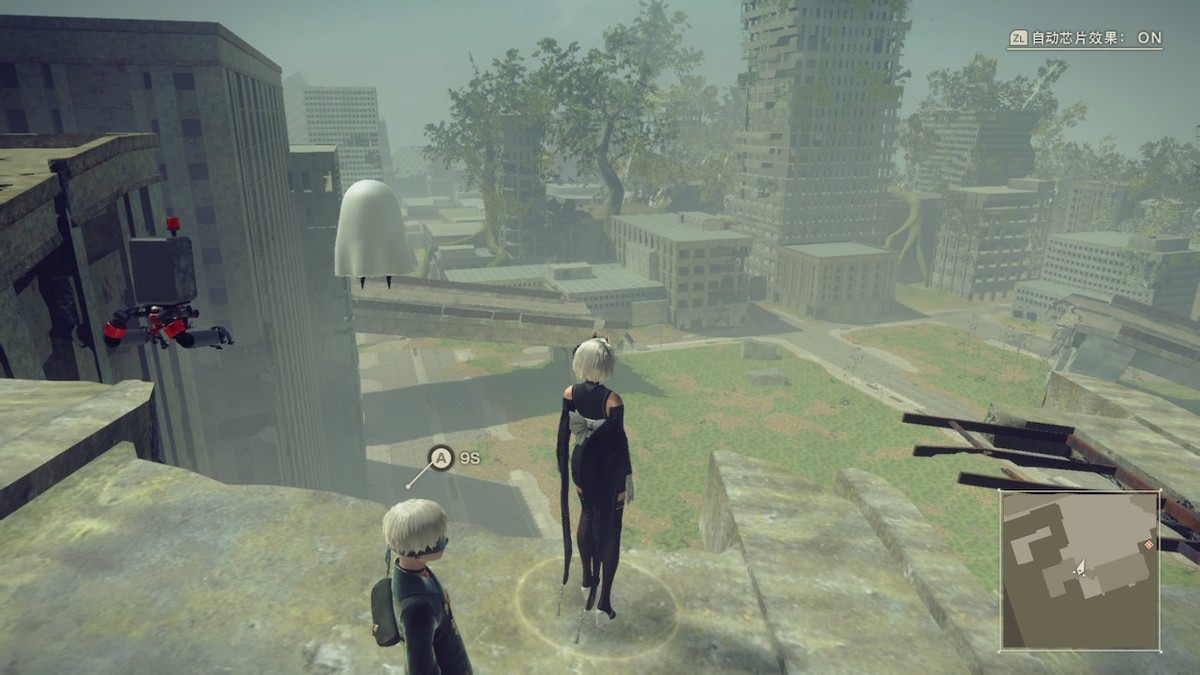Open the minimap in the corner
1200x675 pixels.
point(1080,569)
